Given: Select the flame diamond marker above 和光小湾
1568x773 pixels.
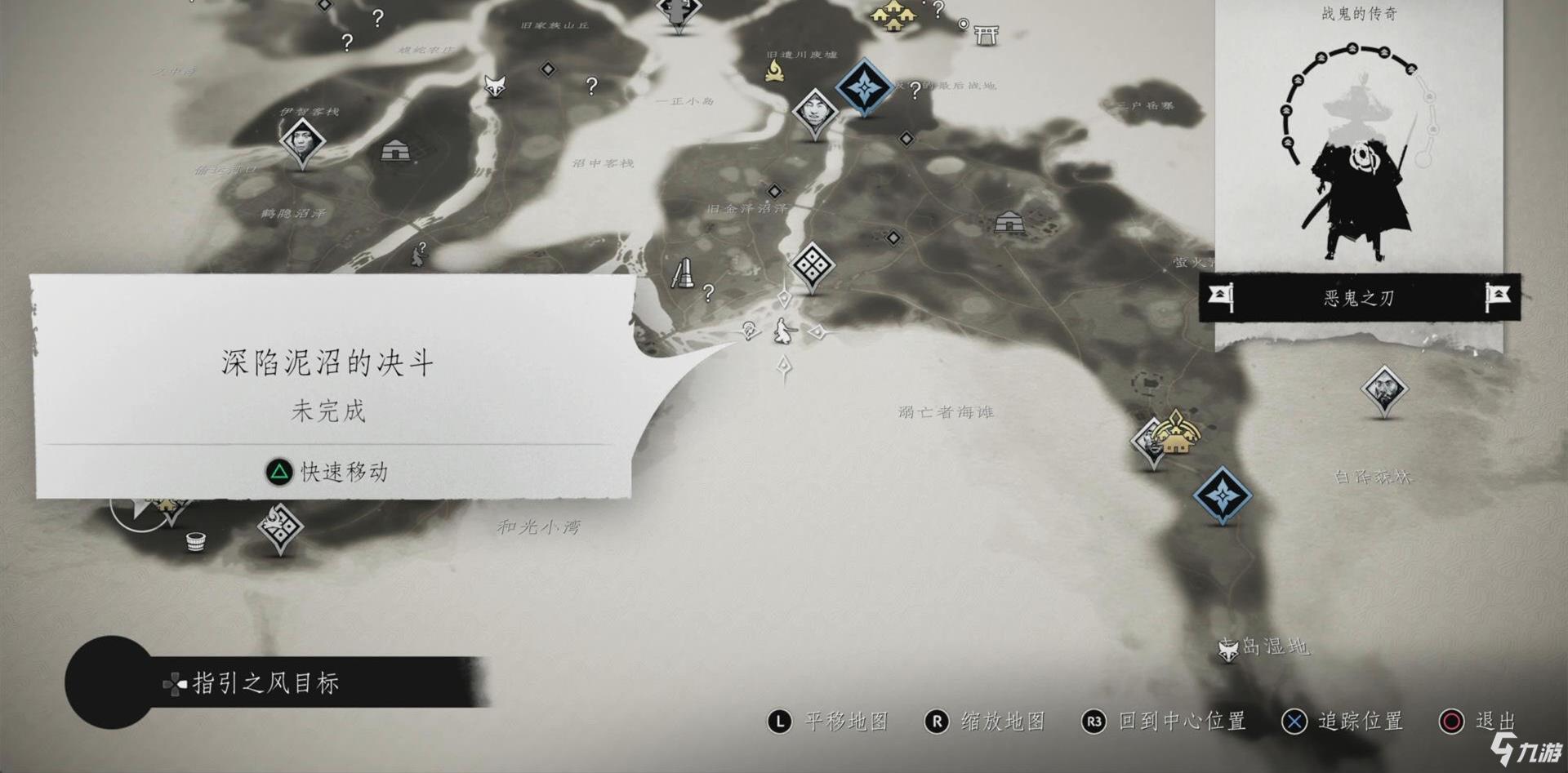Looking at the screenshot, I should point(280,526).
